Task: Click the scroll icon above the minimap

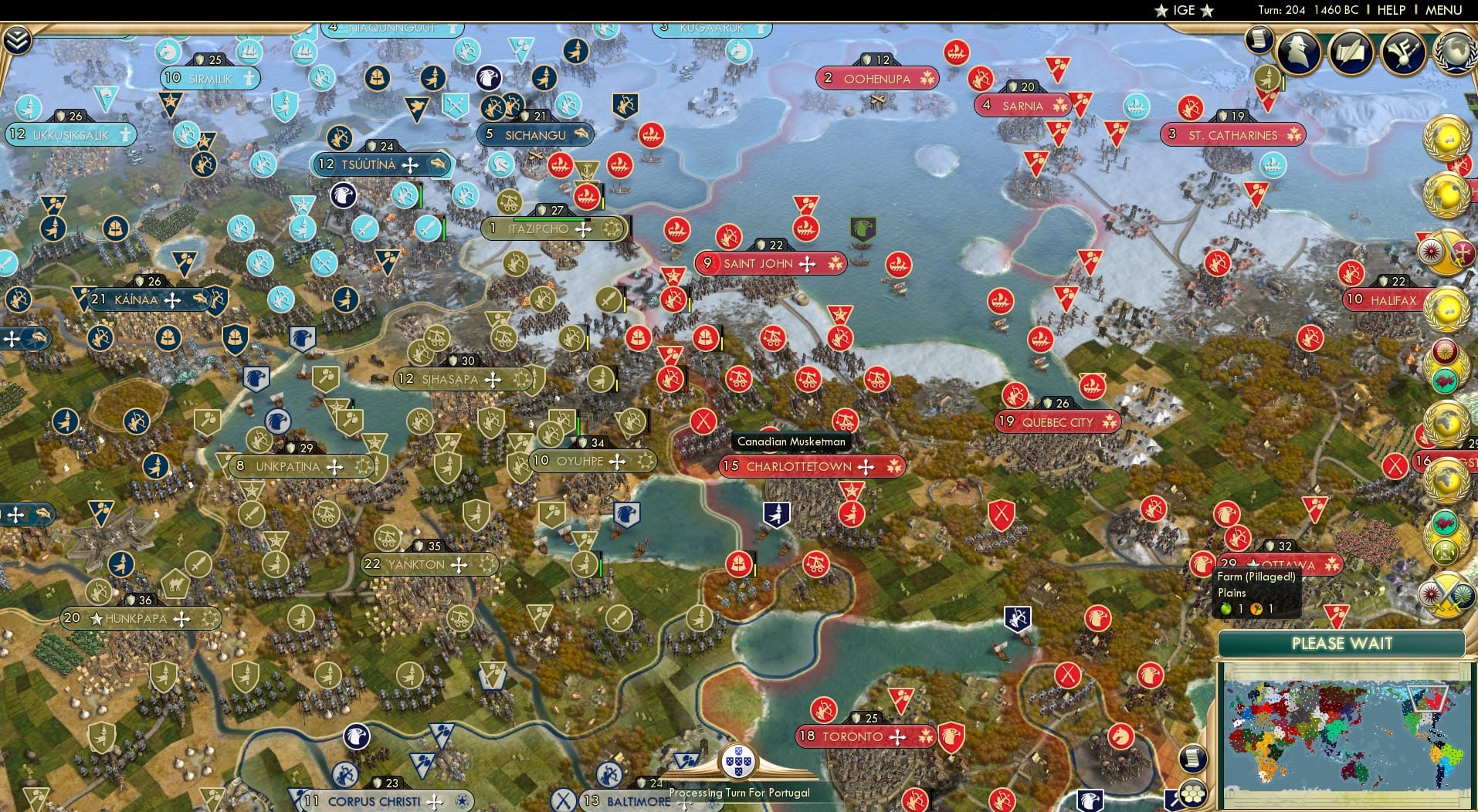Action: coord(1193,759)
